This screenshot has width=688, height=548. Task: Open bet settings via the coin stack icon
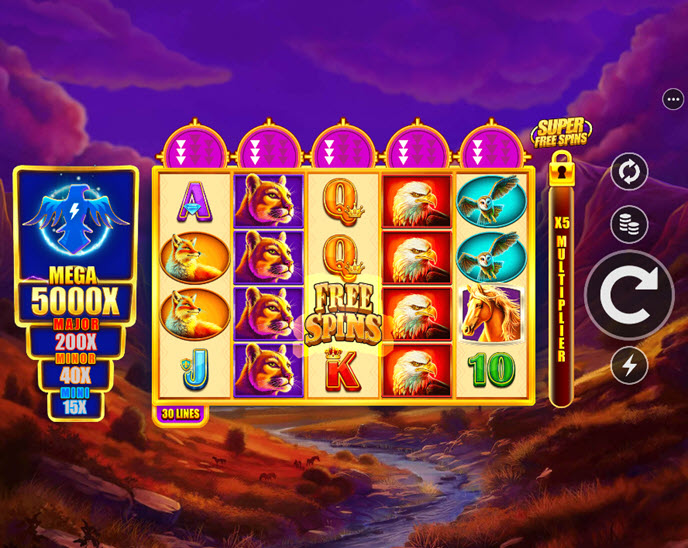pyautogui.click(x=629, y=224)
